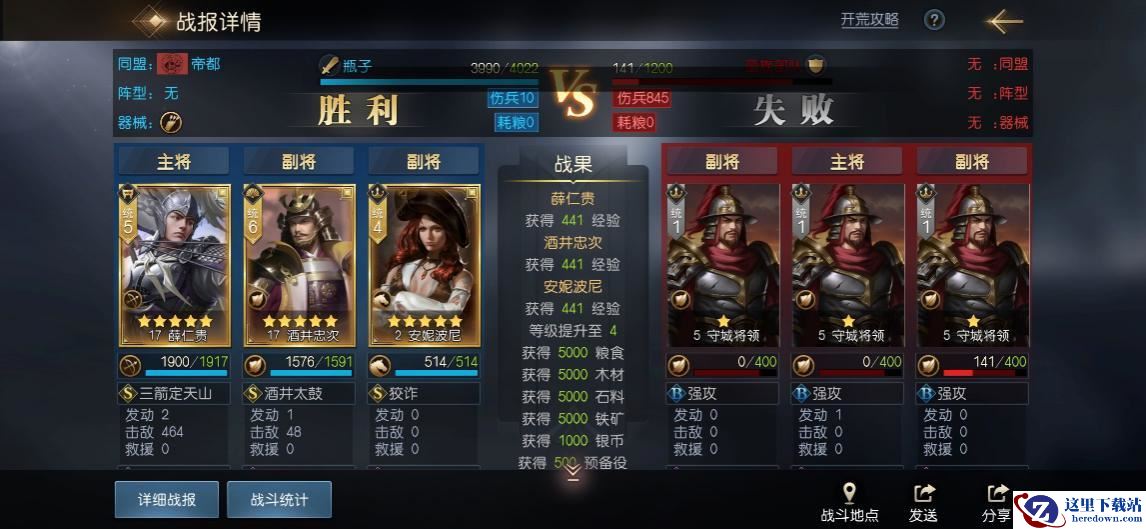Show the 战斗地点 battle location
This screenshot has height=529, width=1146.
tap(849, 502)
